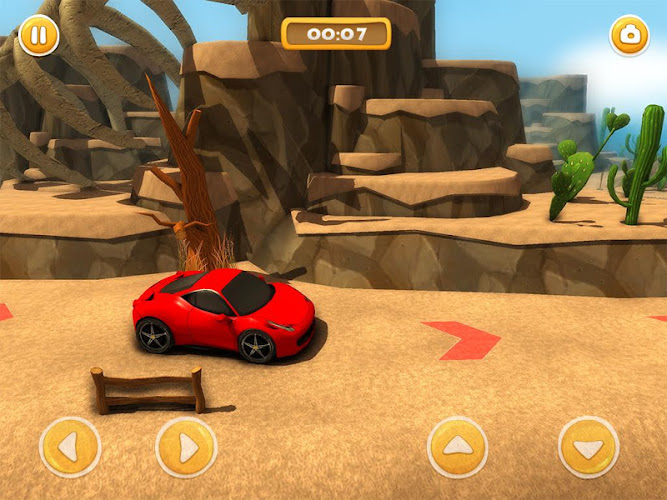Steer right with the right arrow button
This screenshot has height=500, width=667.
(186, 447)
